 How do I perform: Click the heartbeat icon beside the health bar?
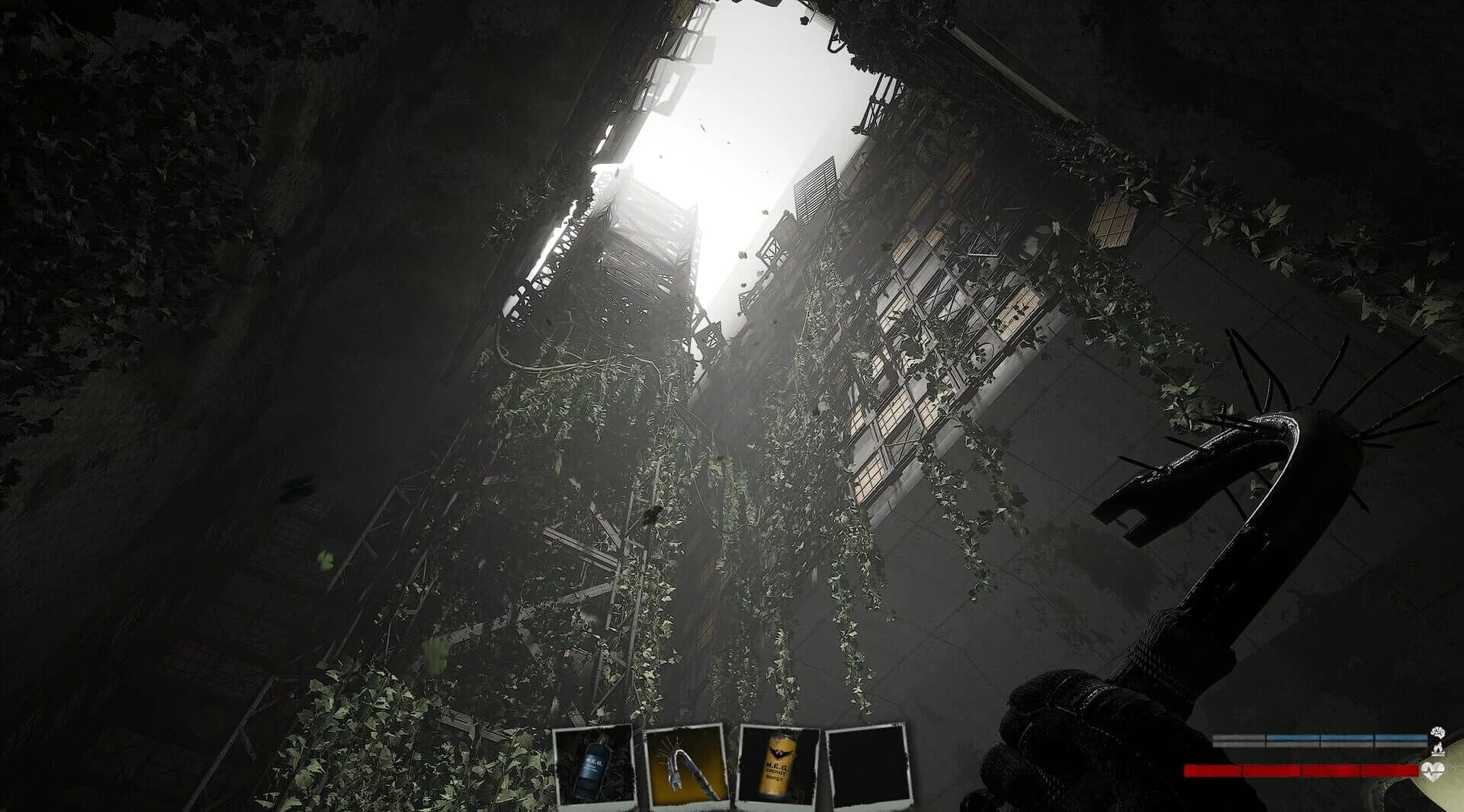pos(1433,771)
